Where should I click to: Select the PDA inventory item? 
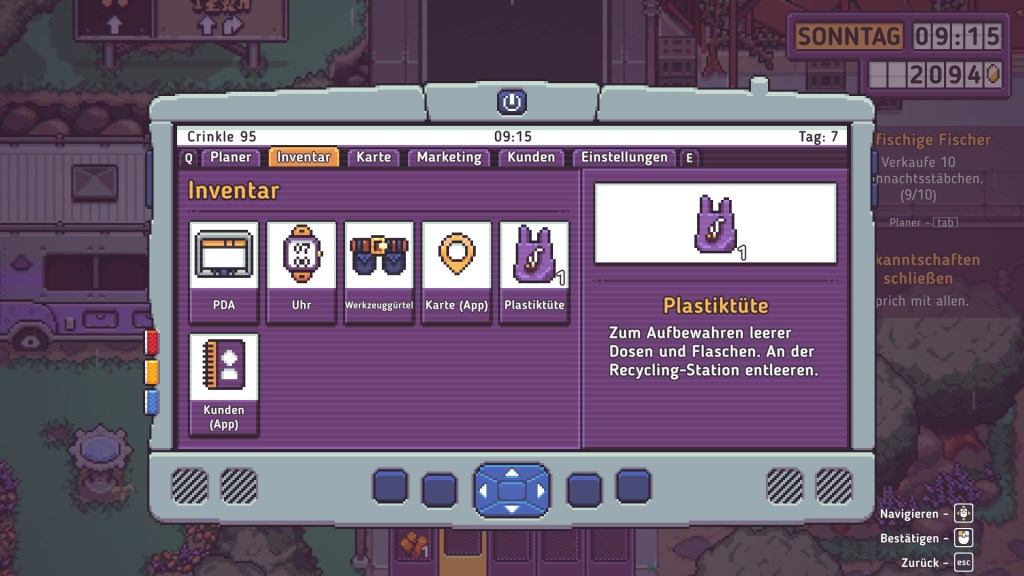[224, 272]
